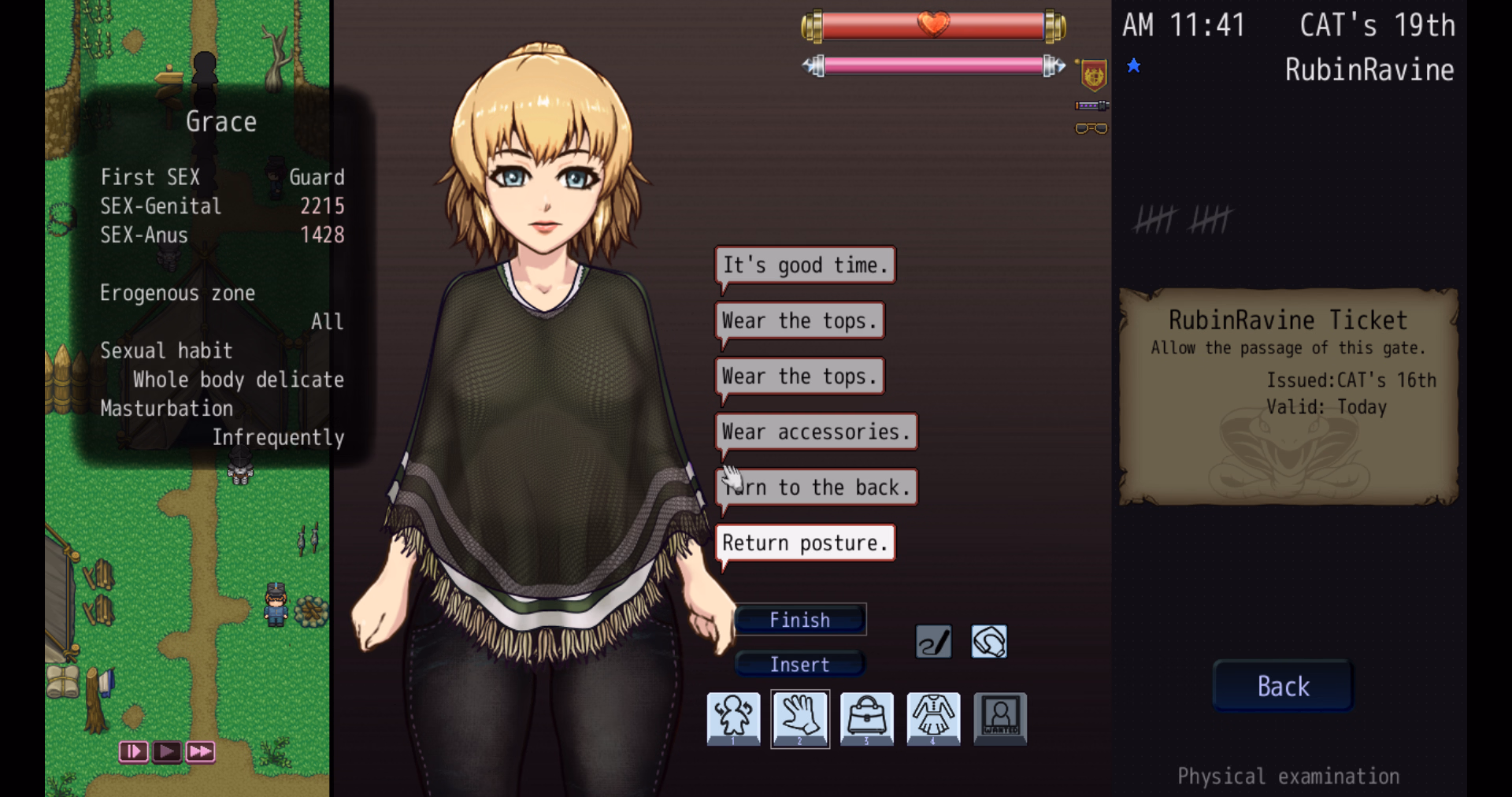Go back with the Back button
This screenshot has height=797, width=1512.
pyautogui.click(x=1283, y=687)
